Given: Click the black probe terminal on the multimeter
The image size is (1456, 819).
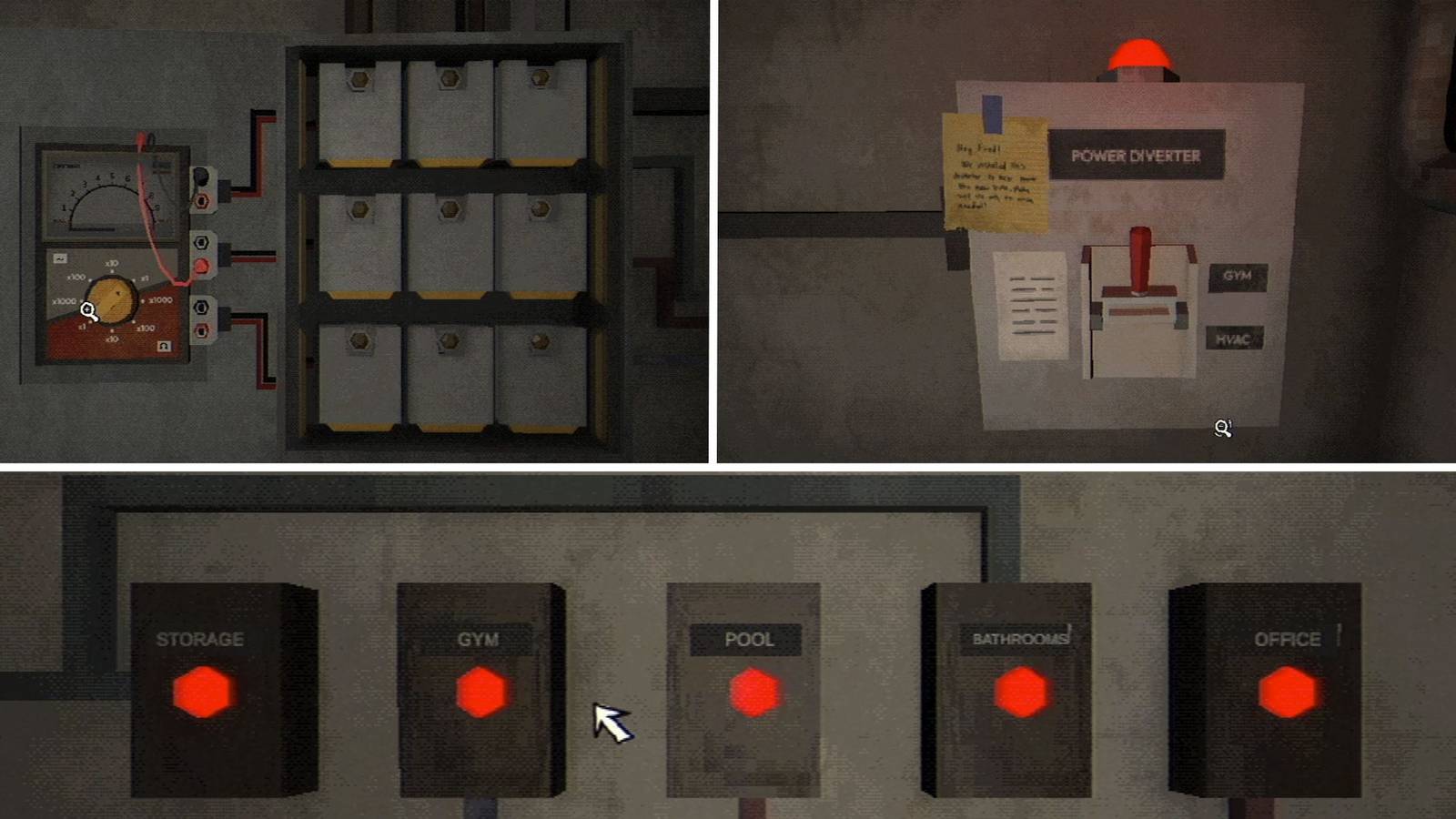Looking at the screenshot, I should point(199,176).
